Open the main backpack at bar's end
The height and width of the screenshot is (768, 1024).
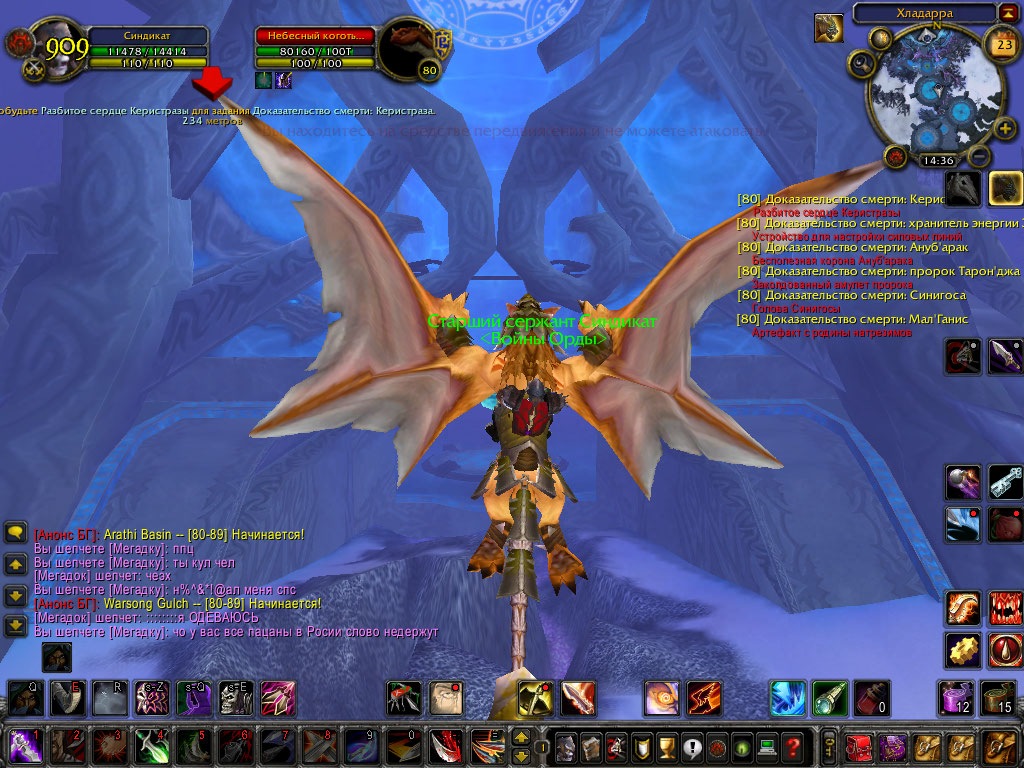1001,746
